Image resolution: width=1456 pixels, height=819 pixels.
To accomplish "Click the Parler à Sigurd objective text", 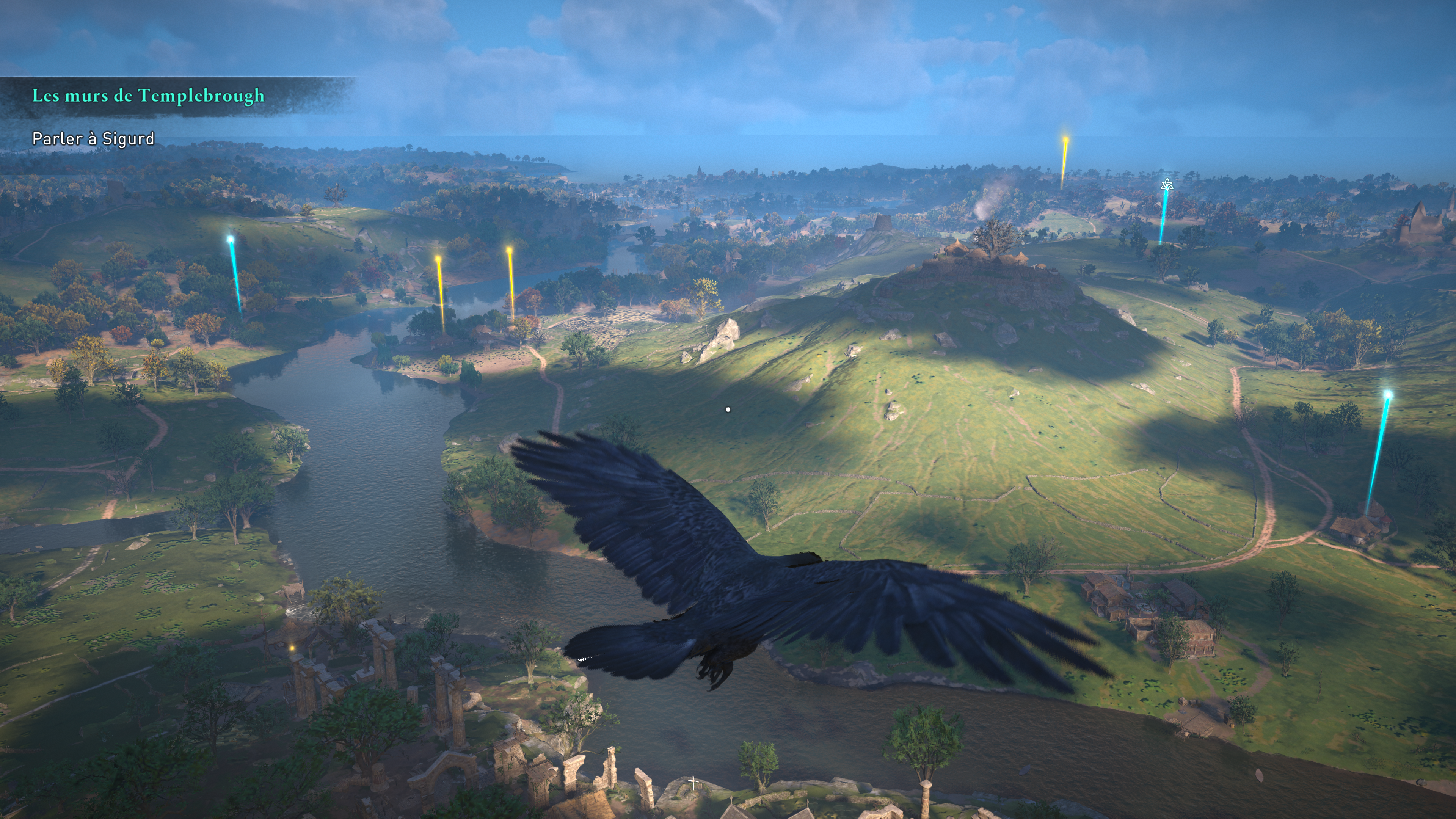I will (93, 138).
